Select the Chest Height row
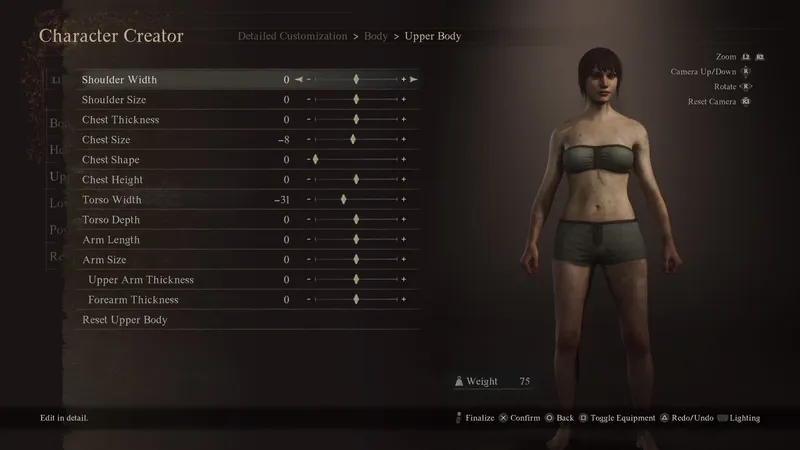 point(112,180)
